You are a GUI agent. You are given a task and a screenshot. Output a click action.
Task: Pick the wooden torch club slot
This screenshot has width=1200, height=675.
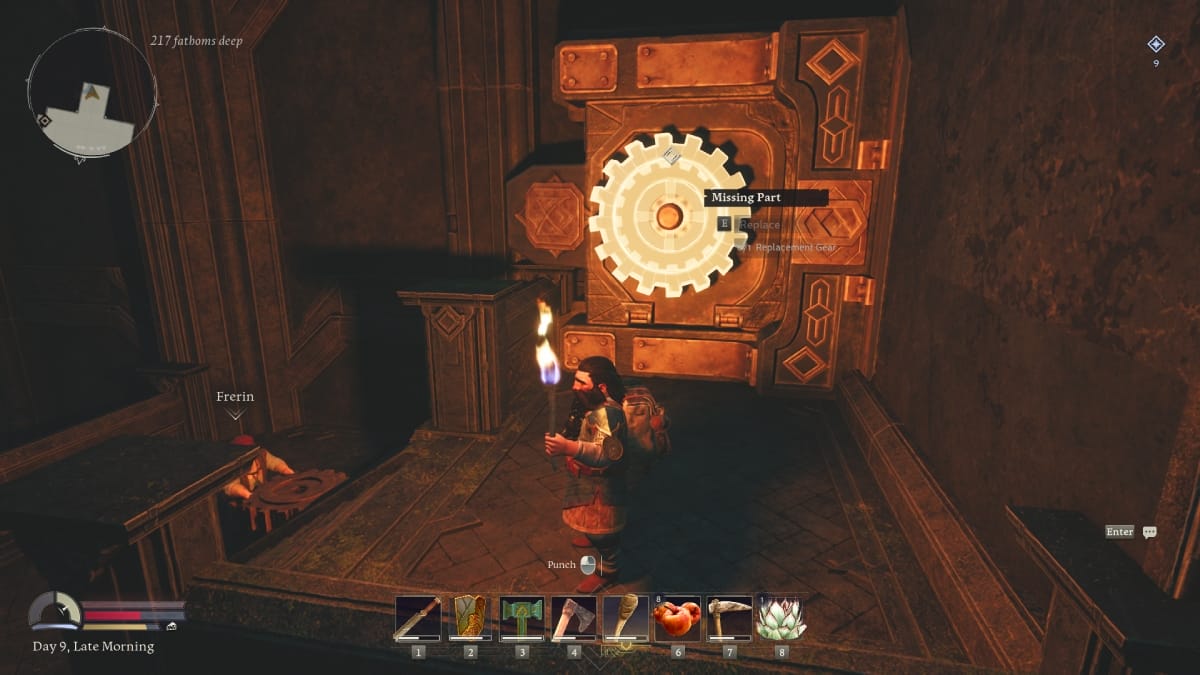(x=625, y=618)
